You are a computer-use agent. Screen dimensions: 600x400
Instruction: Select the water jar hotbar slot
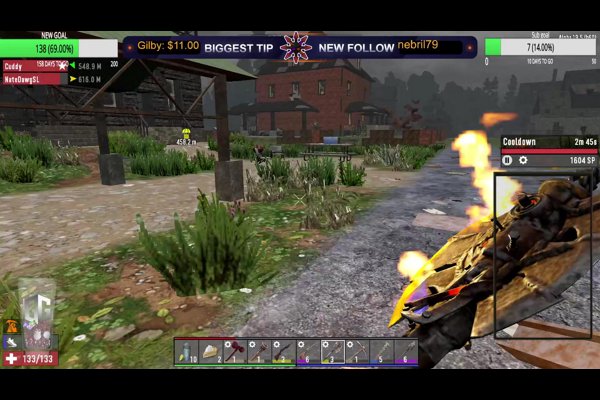[186, 351]
